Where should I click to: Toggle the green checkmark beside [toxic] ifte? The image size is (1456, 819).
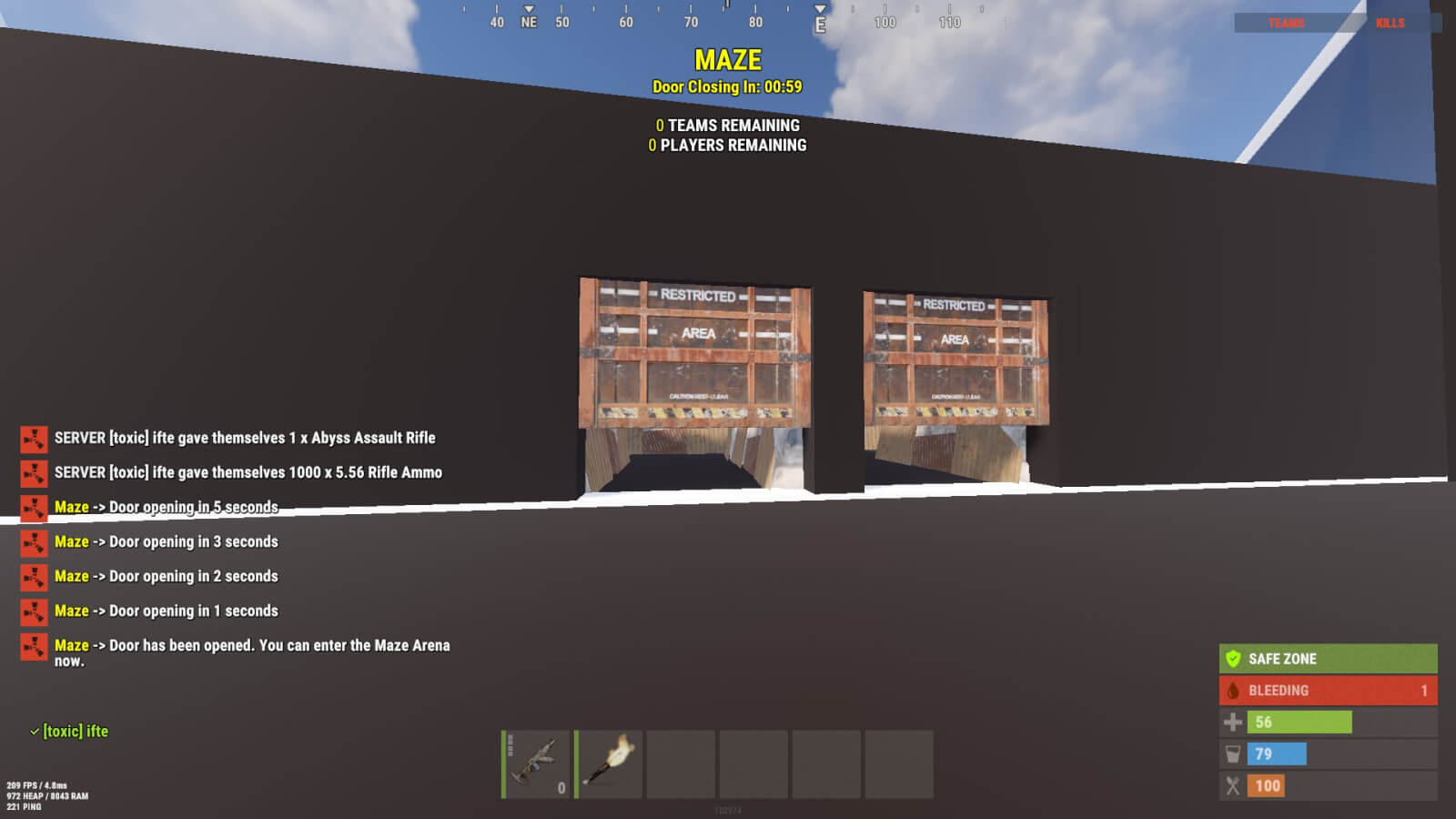(34, 731)
